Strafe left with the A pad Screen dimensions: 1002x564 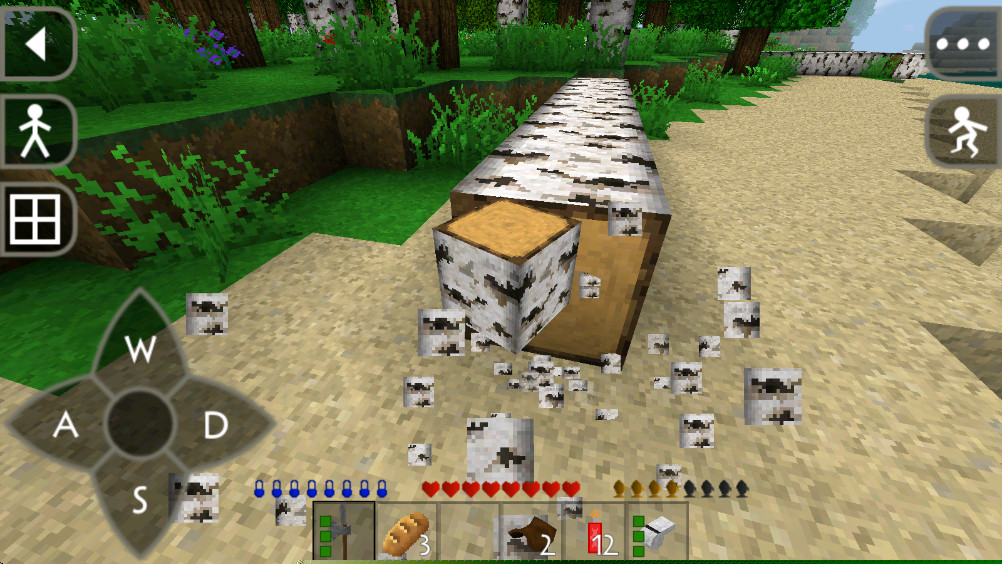(65, 425)
